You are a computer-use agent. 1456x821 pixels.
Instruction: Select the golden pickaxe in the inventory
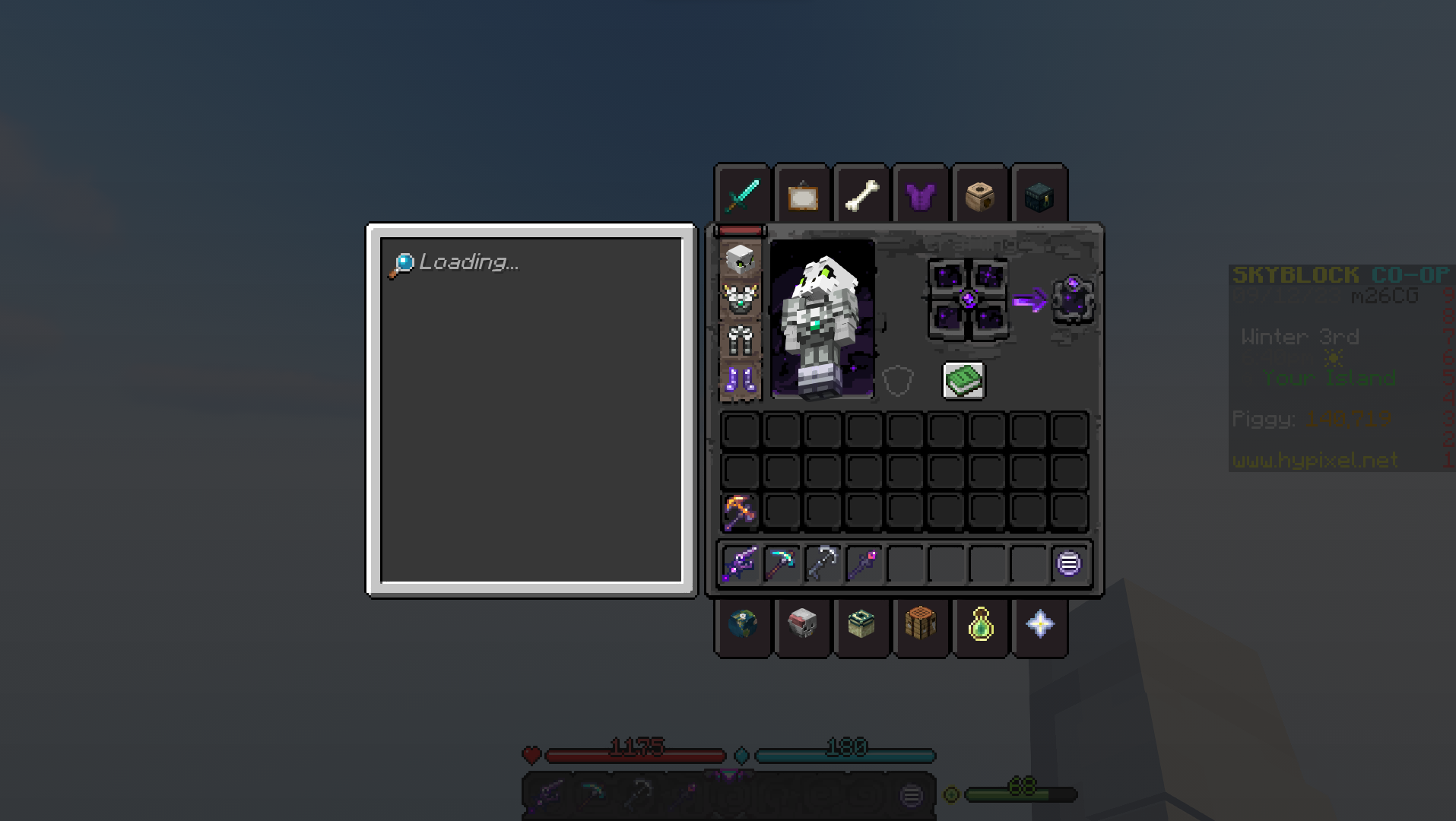pos(741,510)
